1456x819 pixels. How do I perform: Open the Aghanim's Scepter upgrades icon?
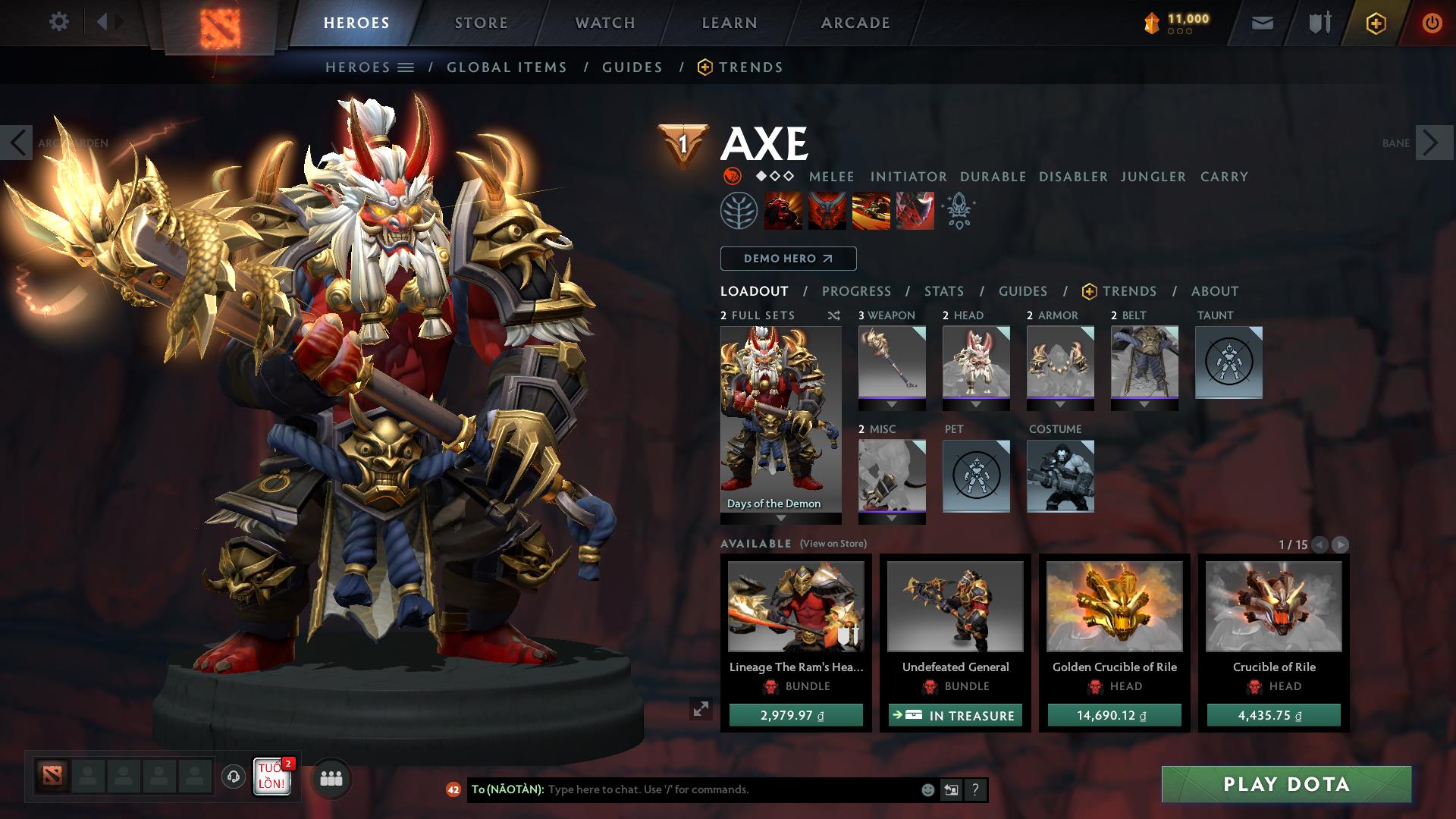(958, 212)
